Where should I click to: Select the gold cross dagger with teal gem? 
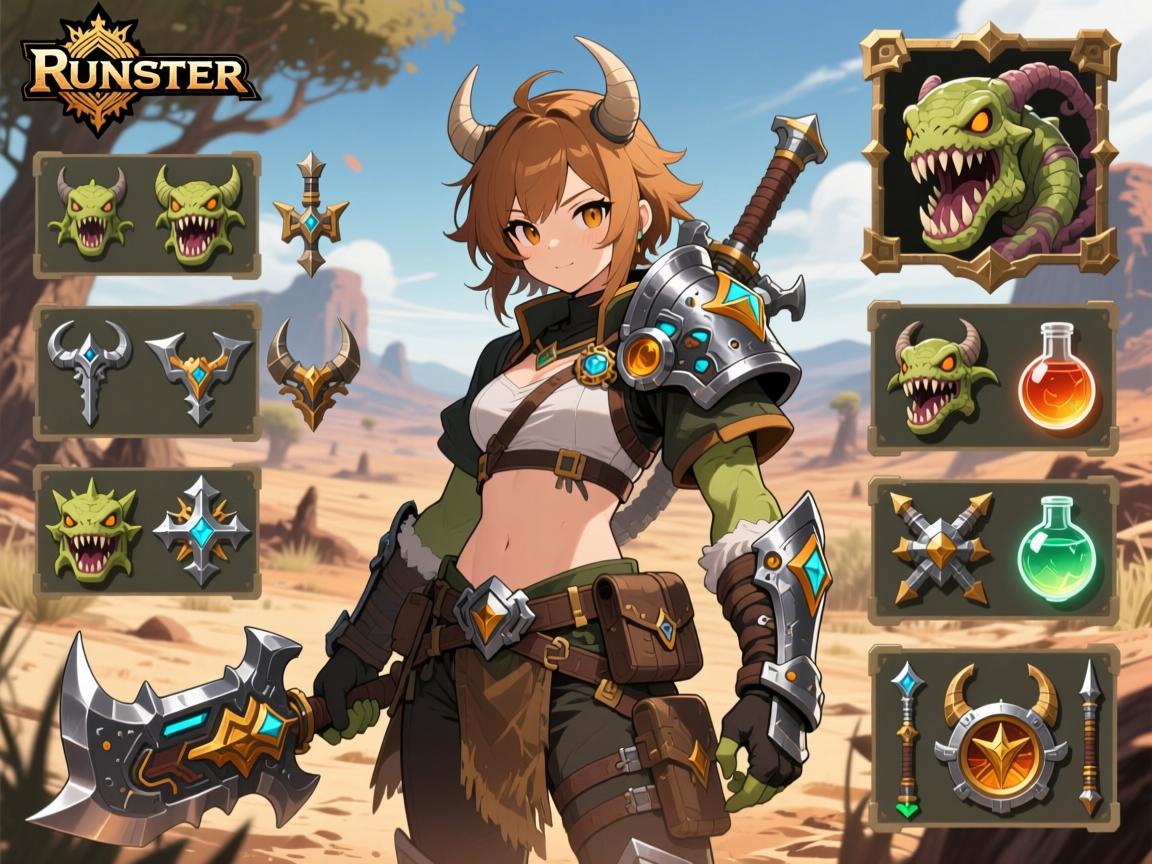coord(311,213)
